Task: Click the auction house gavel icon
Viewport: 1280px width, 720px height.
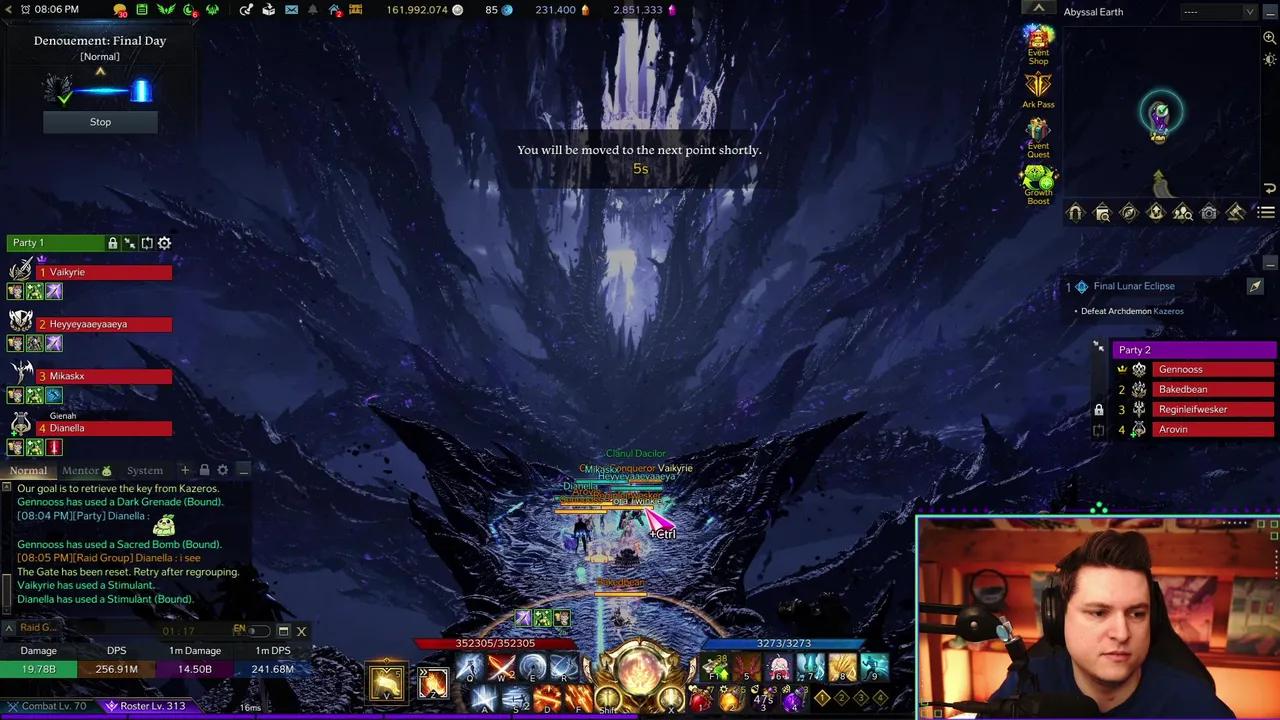Action: click(x=1235, y=212)
